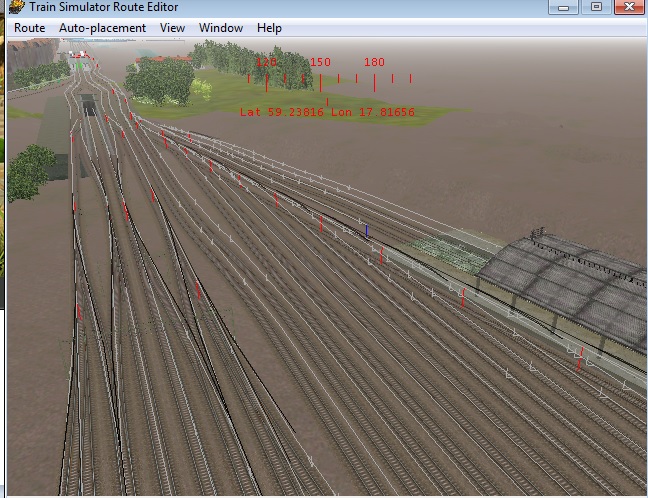Open the Help menu
Screen dimensions: 648x498
pos(269,28)
